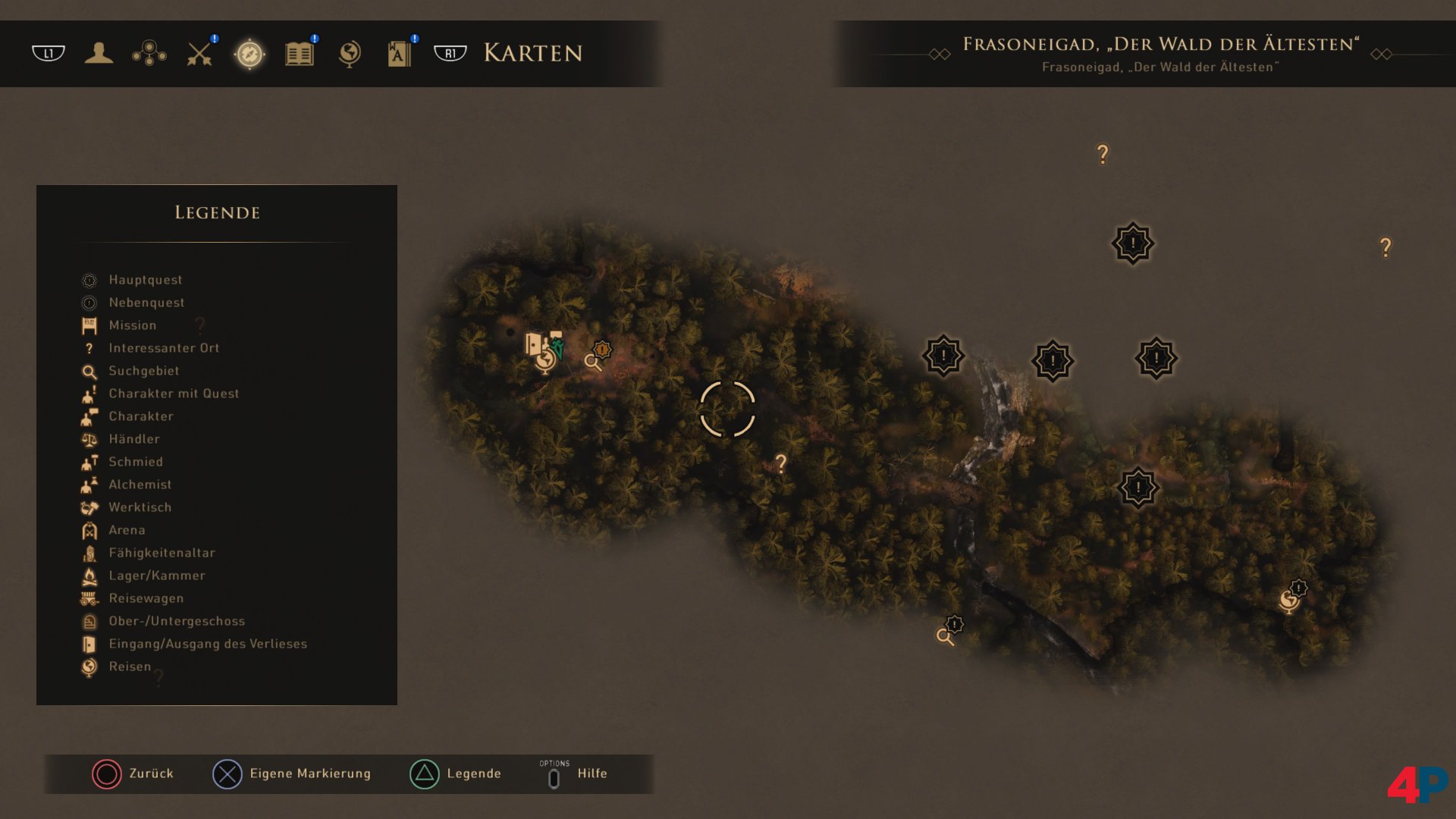Open the crossed swords equipment tab
The image size is (1456, 819).
(199, 53)
